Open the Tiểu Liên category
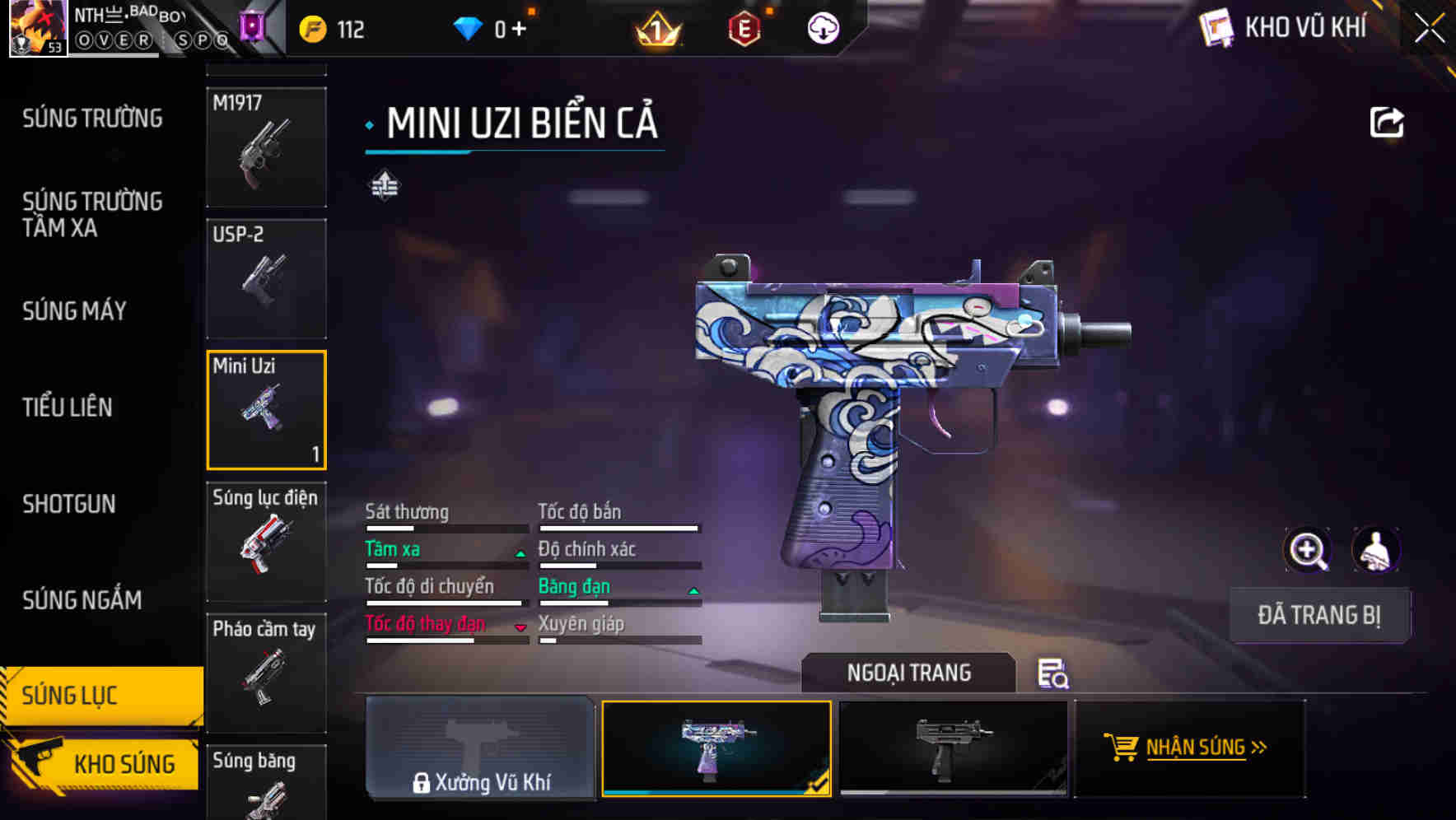Viewport: 1456px width, 820px height. [68, 408]
